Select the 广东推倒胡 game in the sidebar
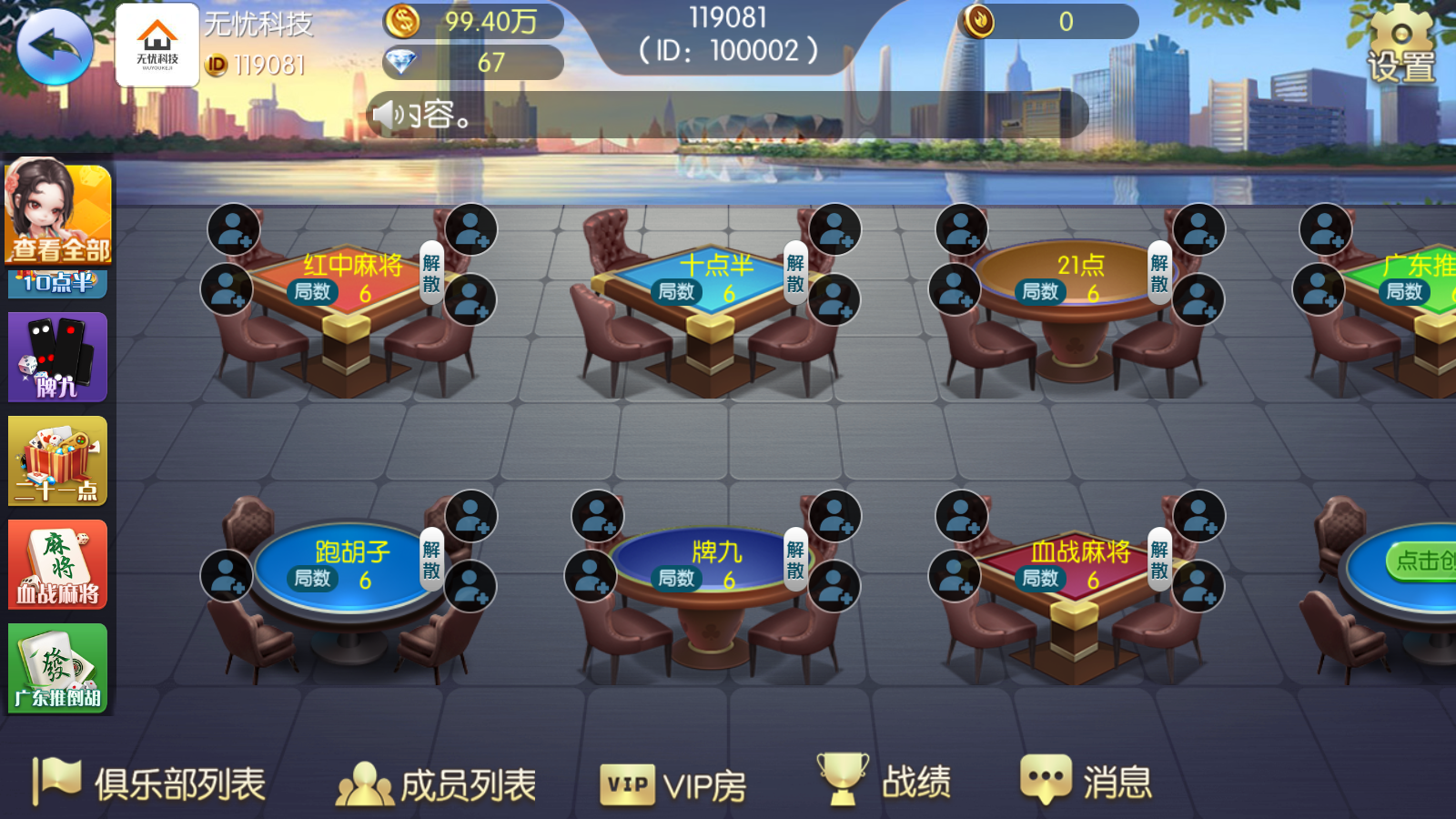This screenshot has width=1456, height=819. click(57, 669)
